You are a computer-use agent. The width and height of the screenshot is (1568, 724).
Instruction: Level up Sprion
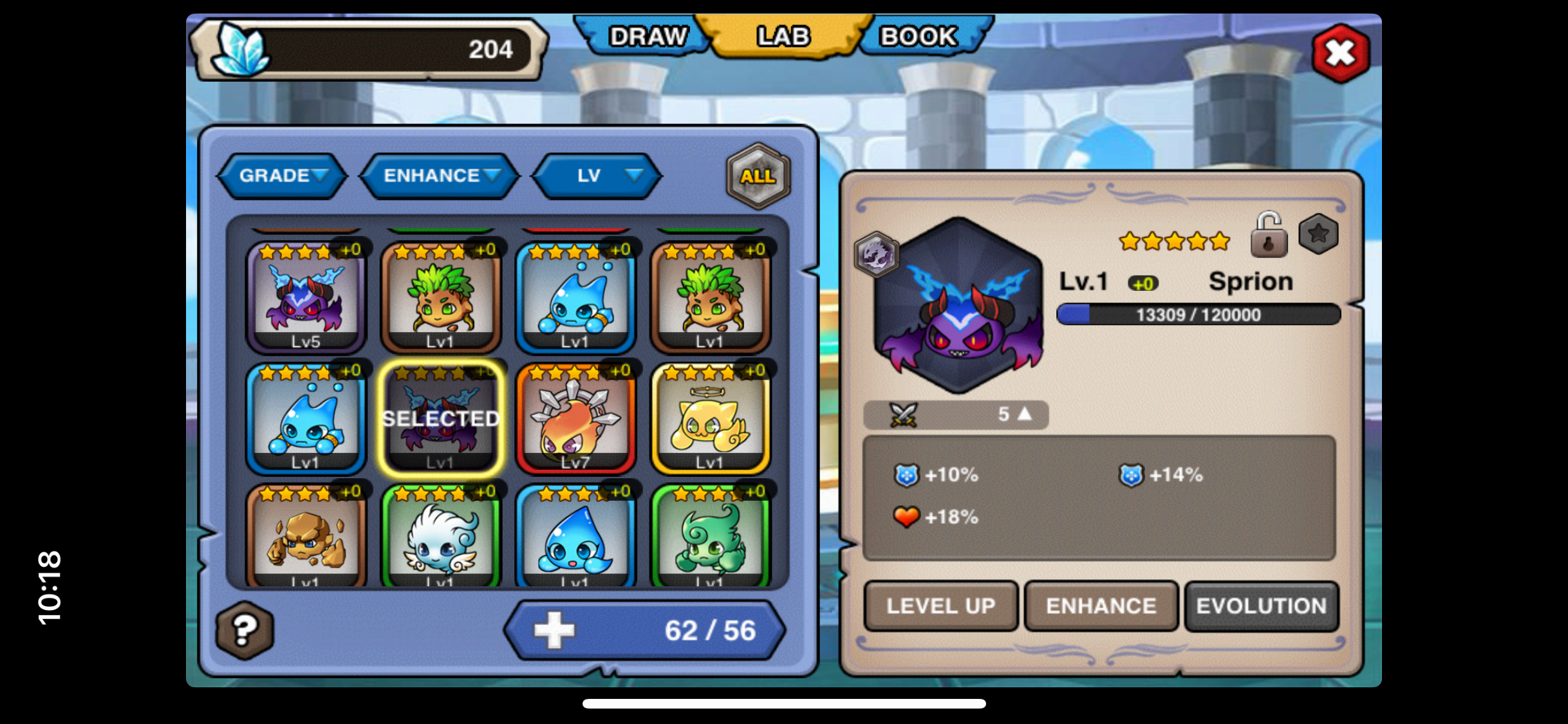(940, 606)
